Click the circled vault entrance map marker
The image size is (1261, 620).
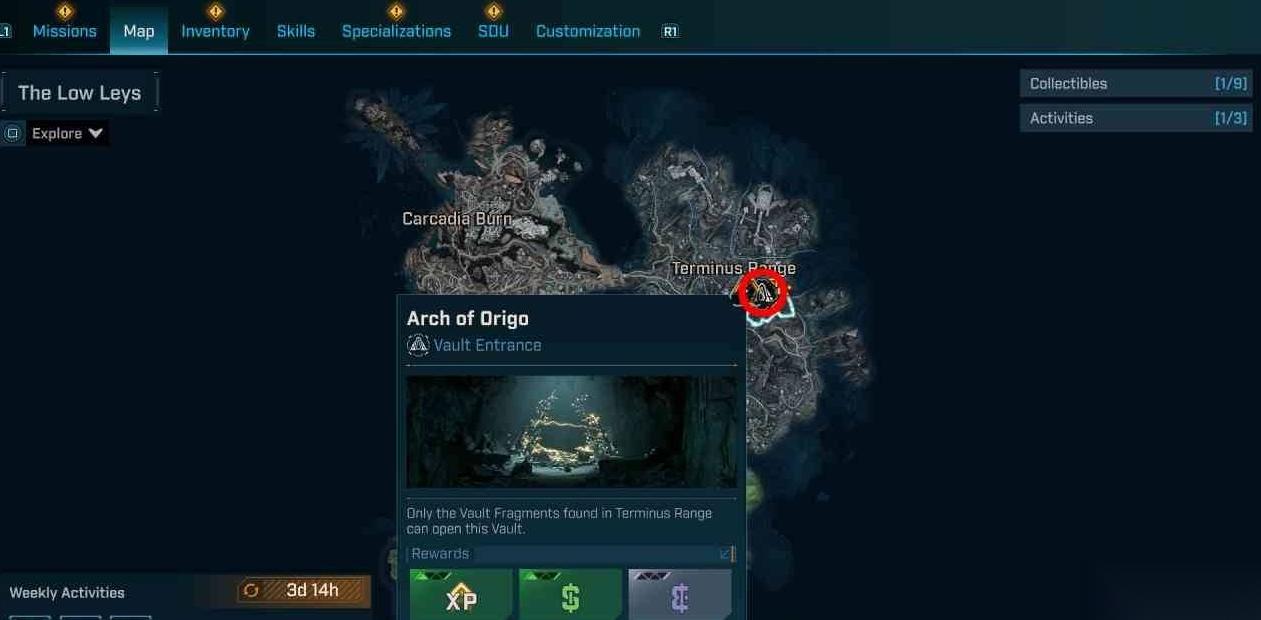[x=763, y=293]
